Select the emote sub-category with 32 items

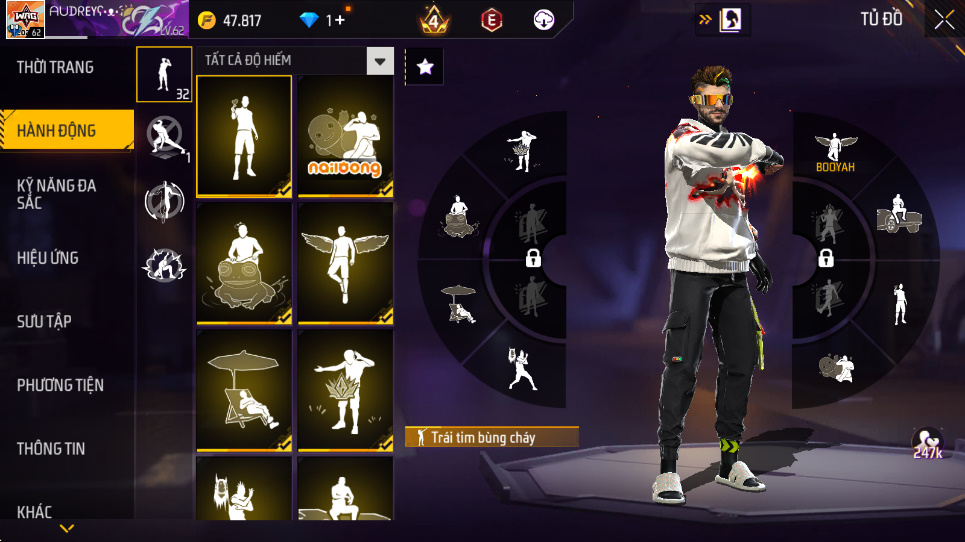point(164,74)
